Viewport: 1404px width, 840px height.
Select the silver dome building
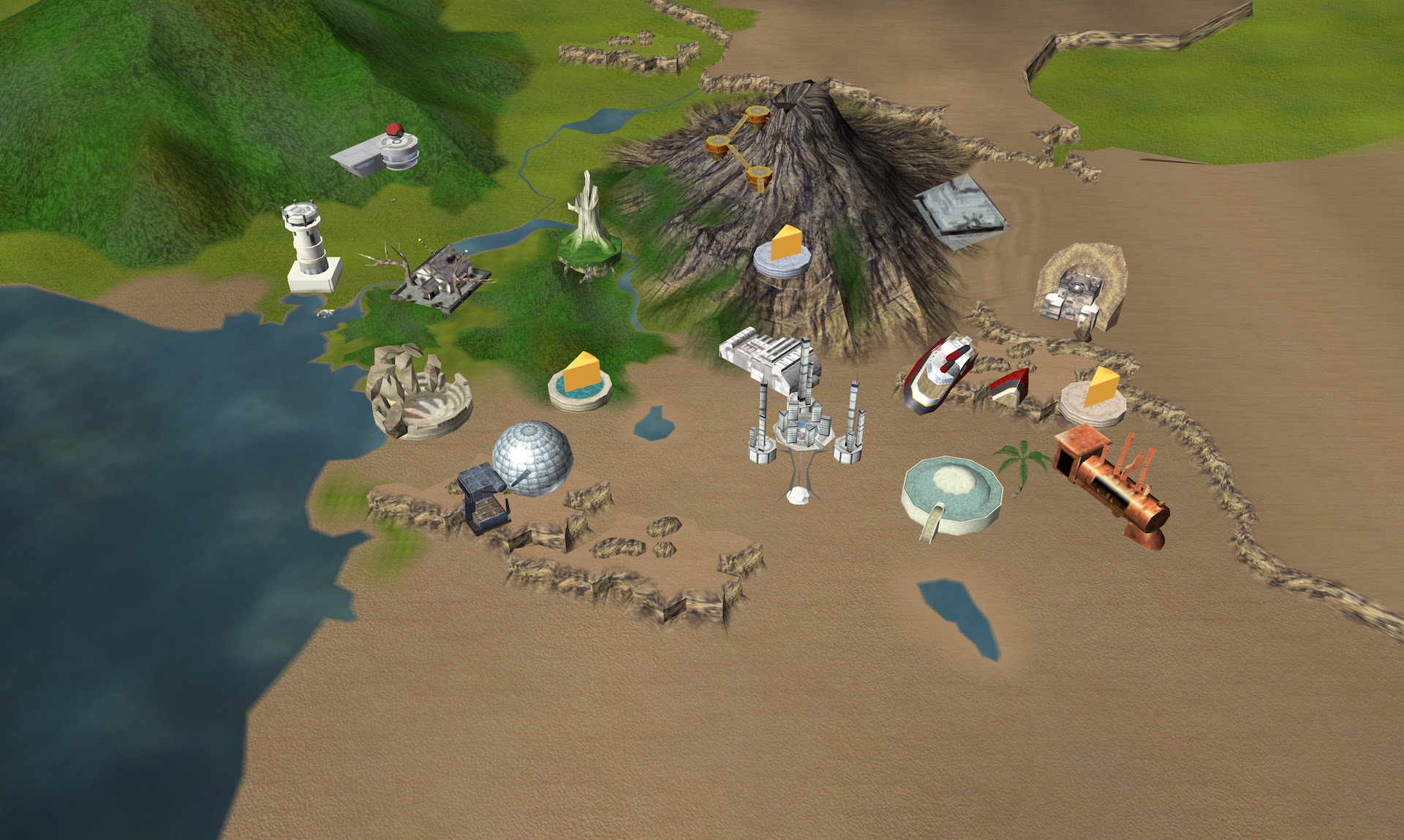(x=531, y=457)
